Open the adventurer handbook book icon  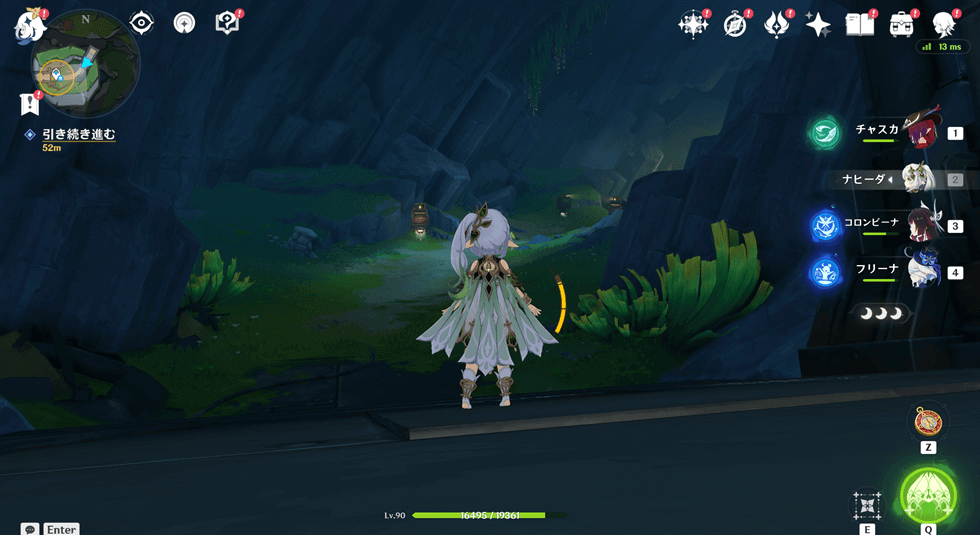click(x=860, y=25)
